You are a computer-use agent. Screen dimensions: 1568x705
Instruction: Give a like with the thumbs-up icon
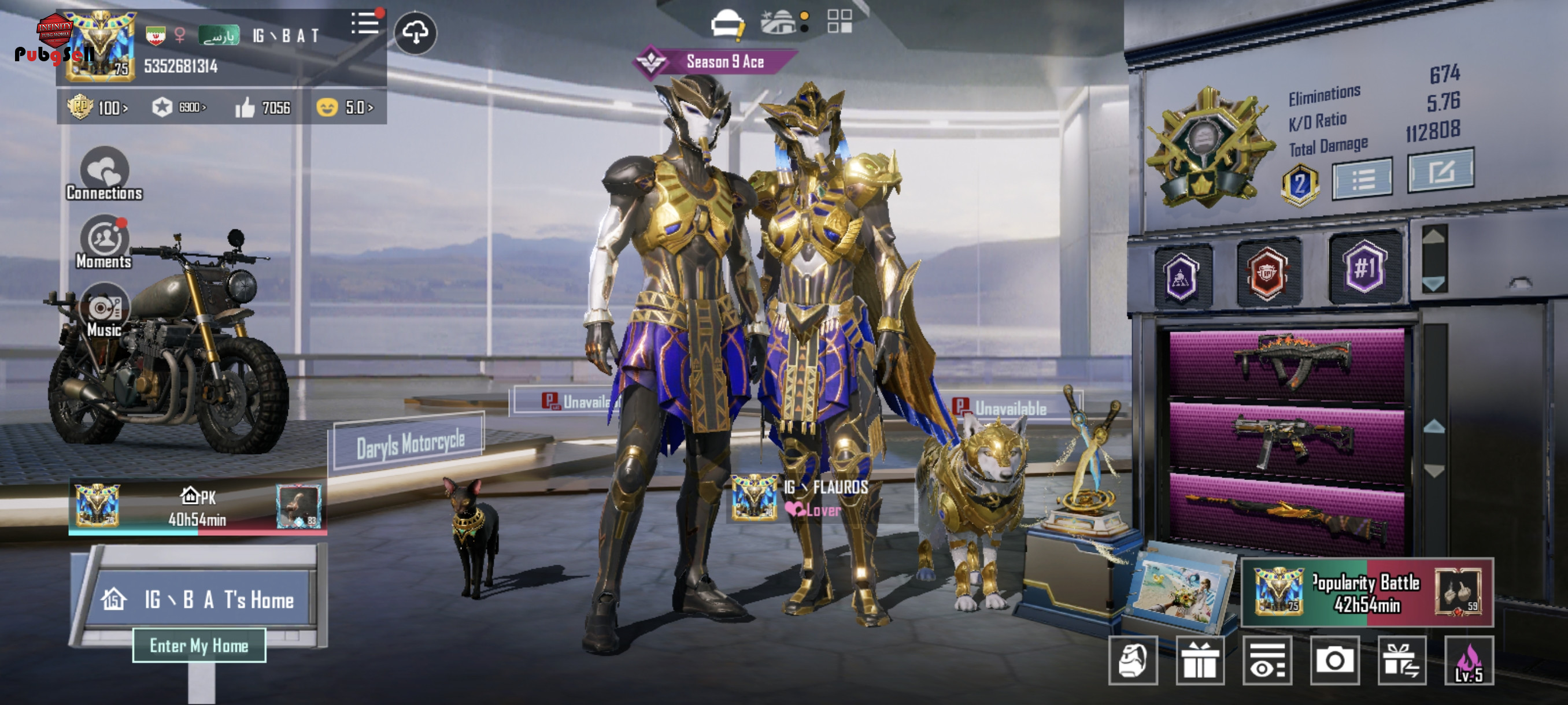tap(245, 107)
